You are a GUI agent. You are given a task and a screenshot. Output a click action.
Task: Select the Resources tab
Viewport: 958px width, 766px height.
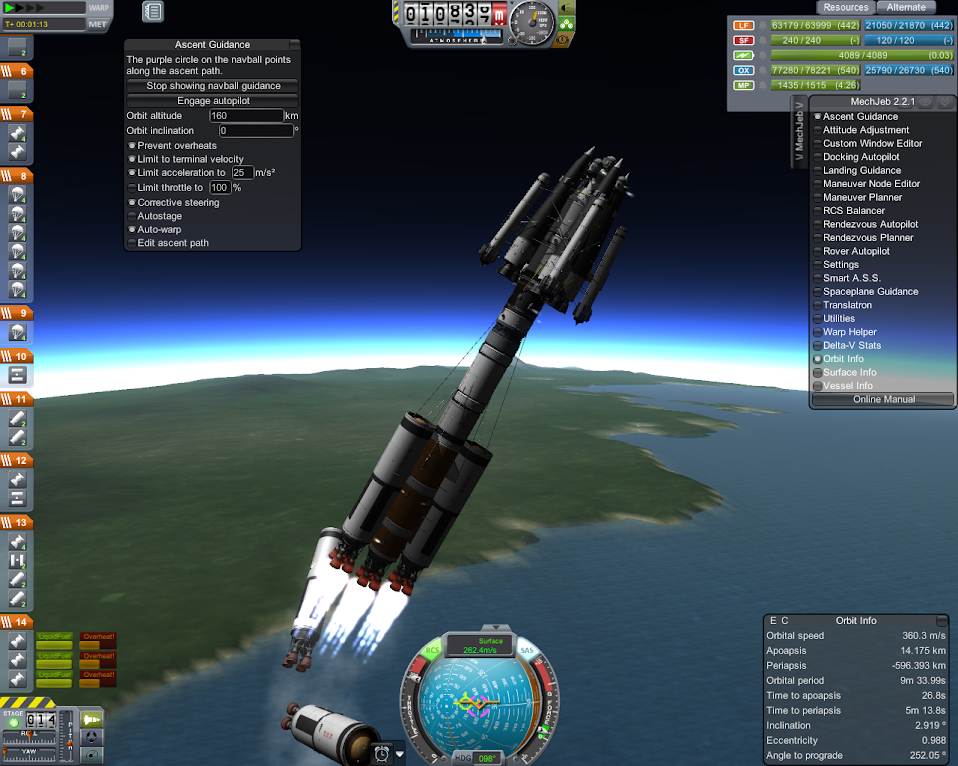[x=845, y=7]
